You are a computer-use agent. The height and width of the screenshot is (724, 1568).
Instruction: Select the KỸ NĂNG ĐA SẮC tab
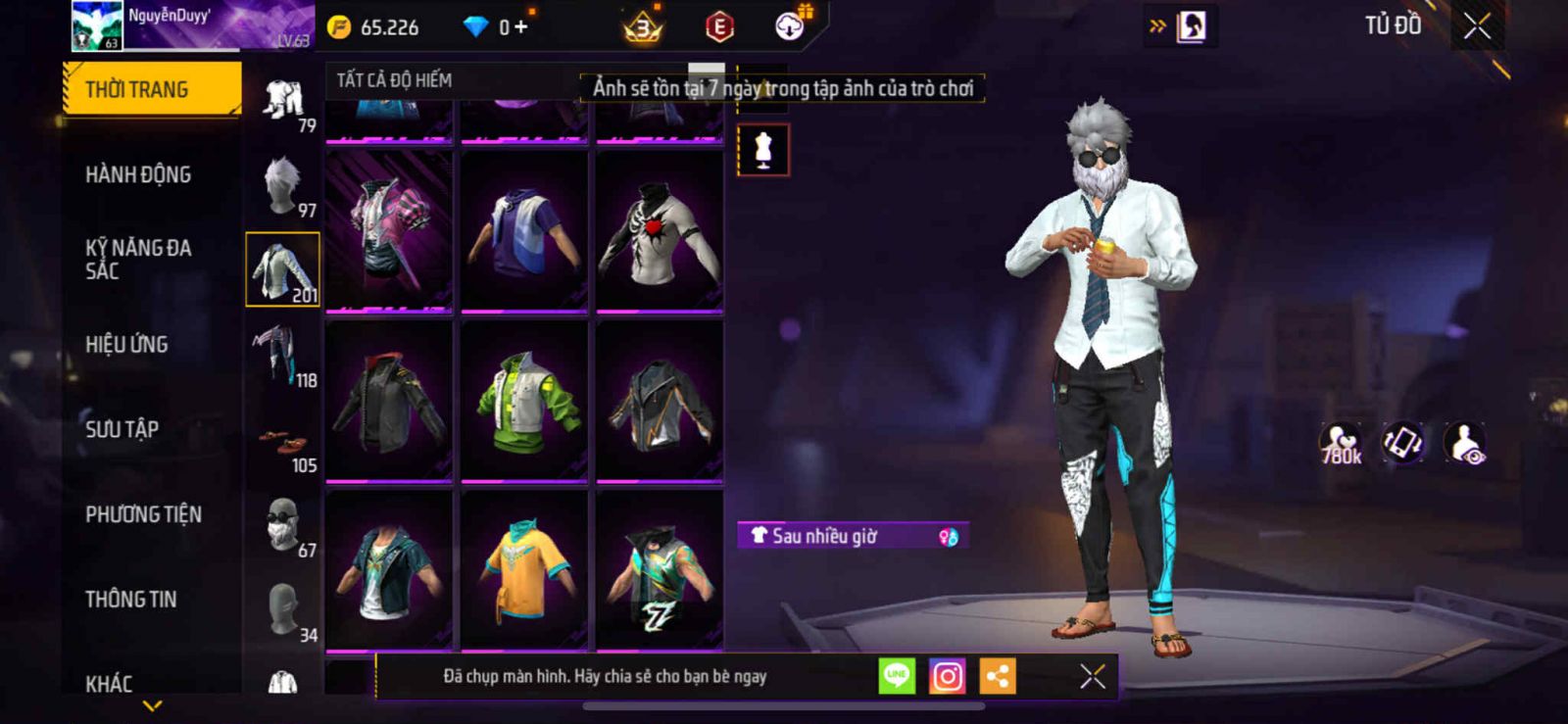click(x=138, y=260)
